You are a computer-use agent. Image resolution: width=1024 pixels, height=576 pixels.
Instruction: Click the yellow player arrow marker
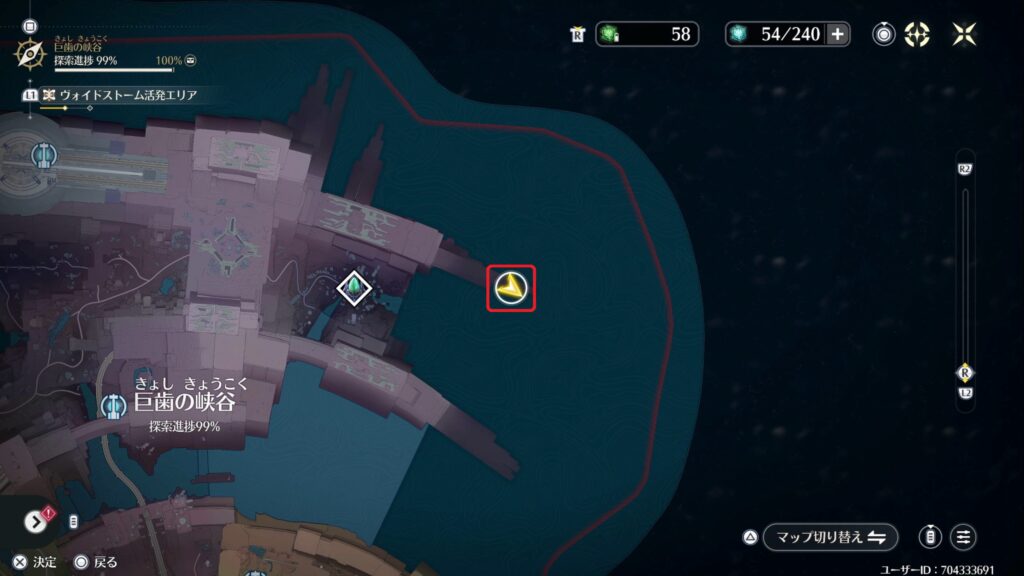tap(511, 289)
